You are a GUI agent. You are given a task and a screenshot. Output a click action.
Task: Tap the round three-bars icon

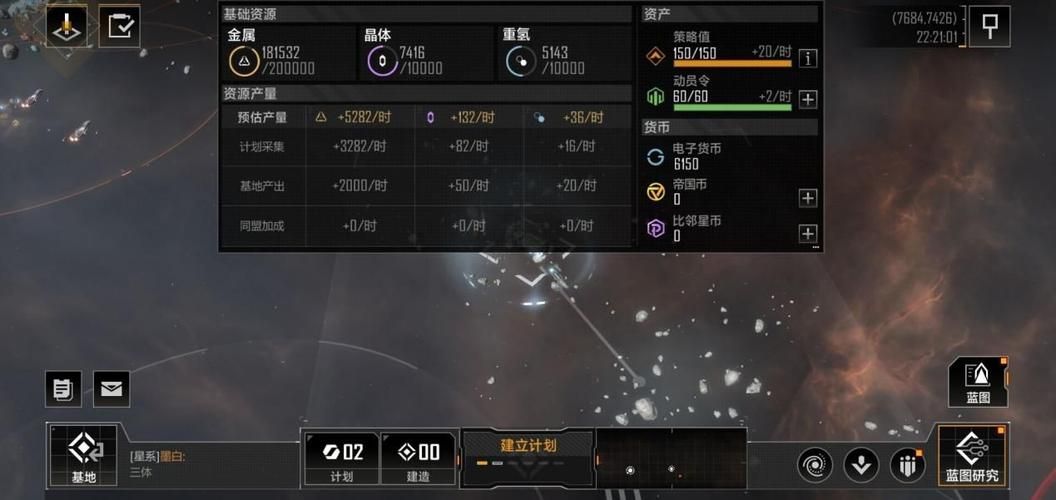tap(907, 465)
